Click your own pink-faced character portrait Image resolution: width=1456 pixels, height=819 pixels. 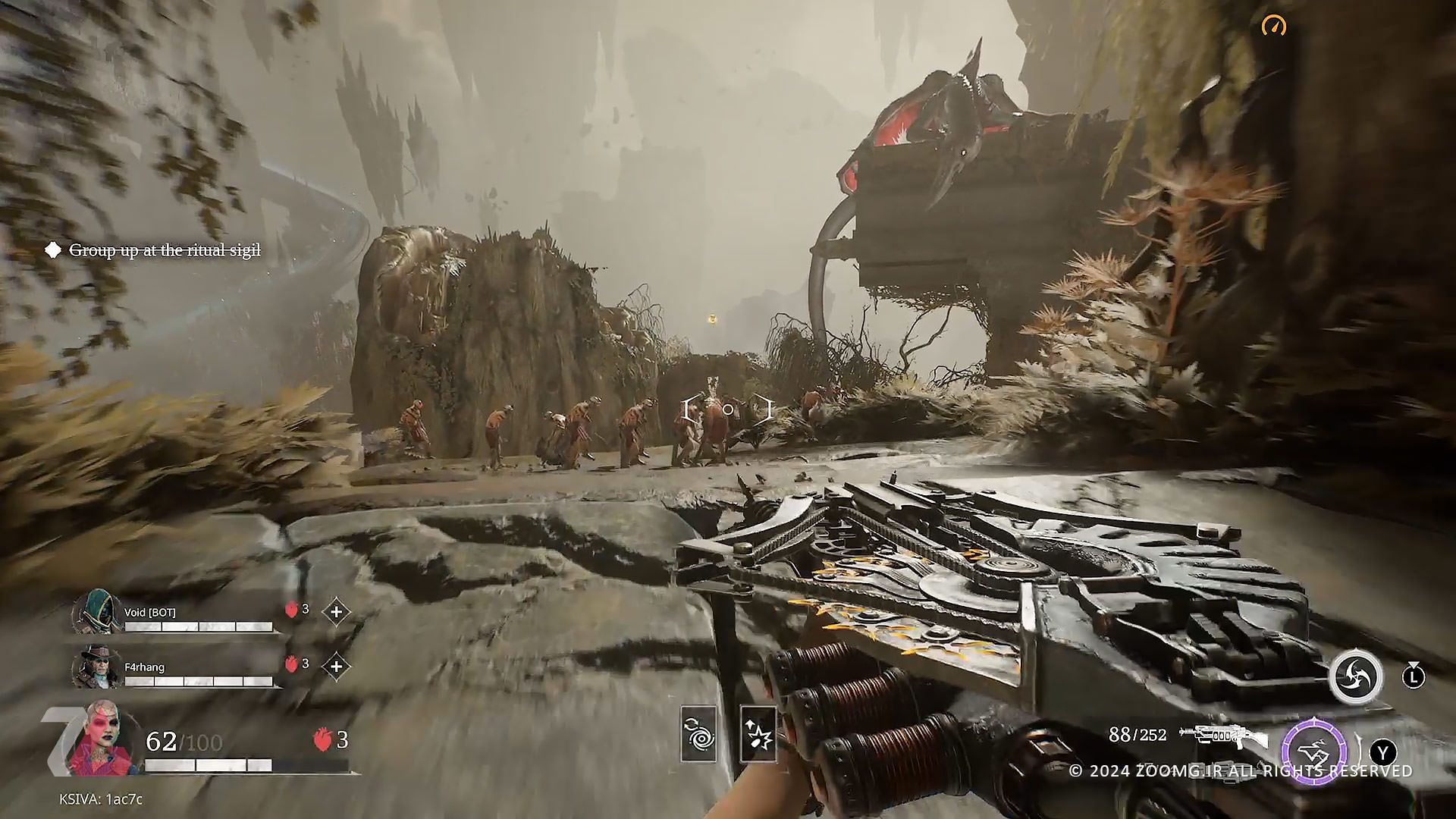[100, 740]
